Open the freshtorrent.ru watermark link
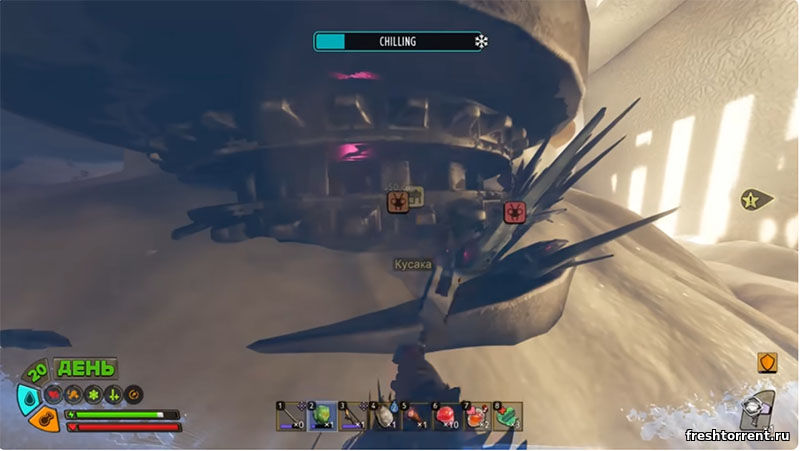This screenshot has width=800, height=451. (738, 436)
